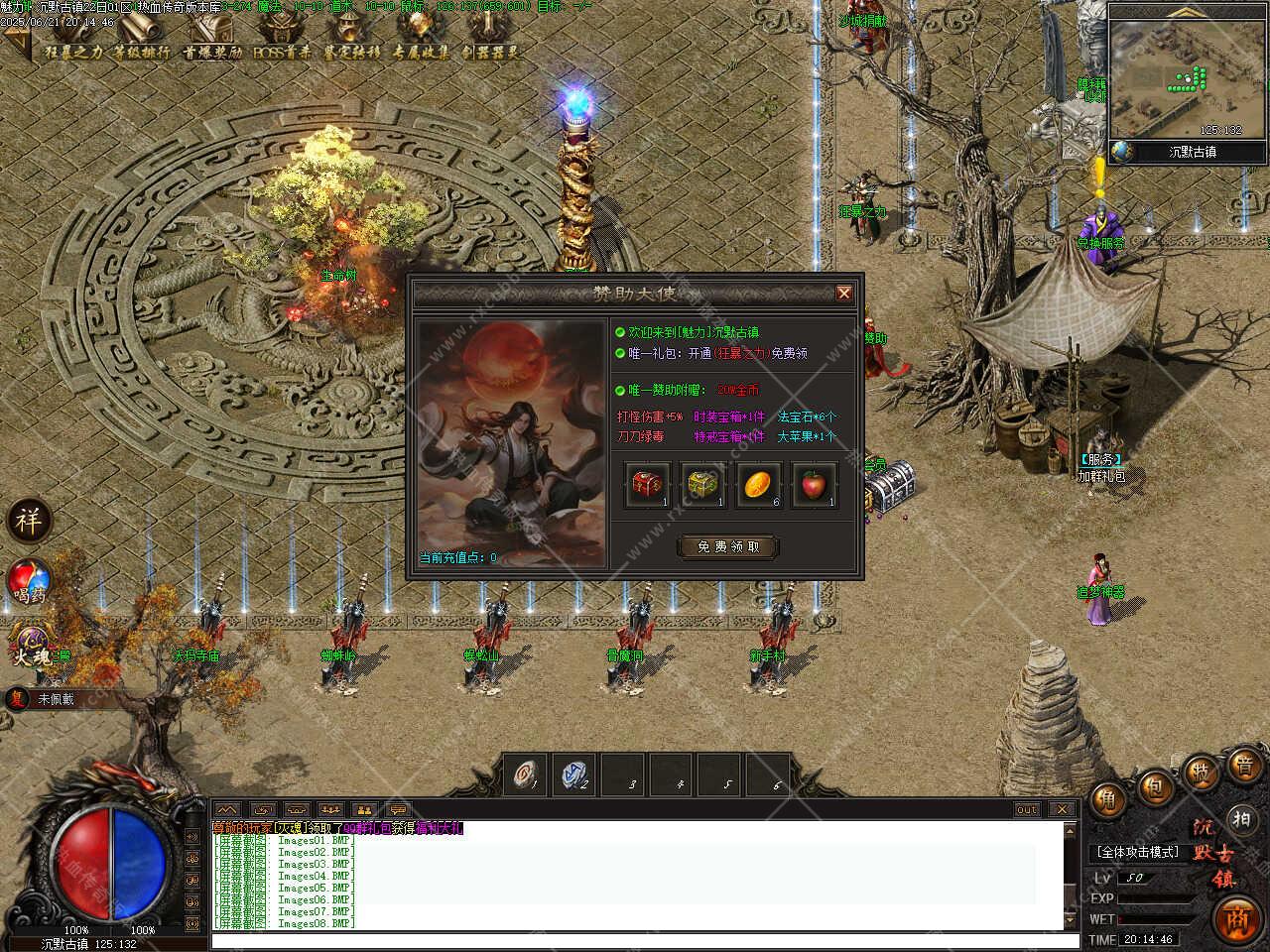Select the orange gemstone reward slot

pos(759,485)
